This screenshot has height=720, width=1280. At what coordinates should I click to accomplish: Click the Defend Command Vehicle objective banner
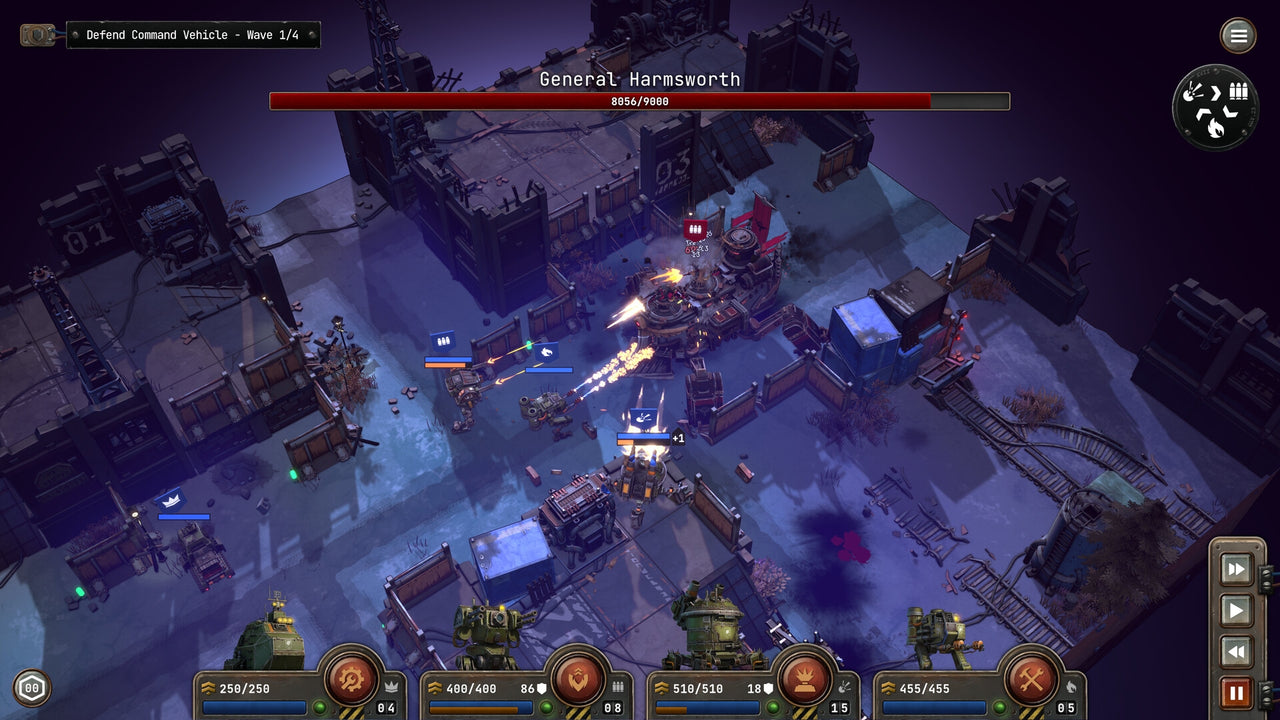(193, 35)
